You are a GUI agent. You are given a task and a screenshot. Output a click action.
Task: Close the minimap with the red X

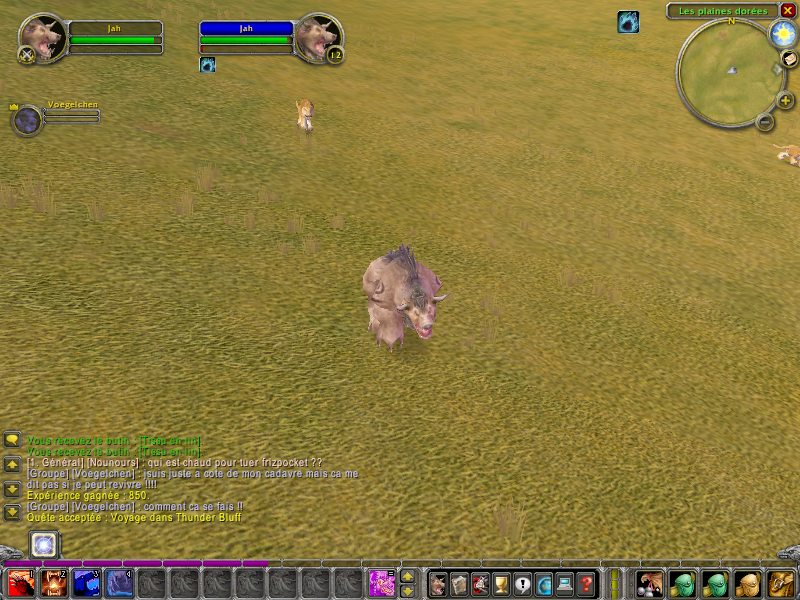788,10
